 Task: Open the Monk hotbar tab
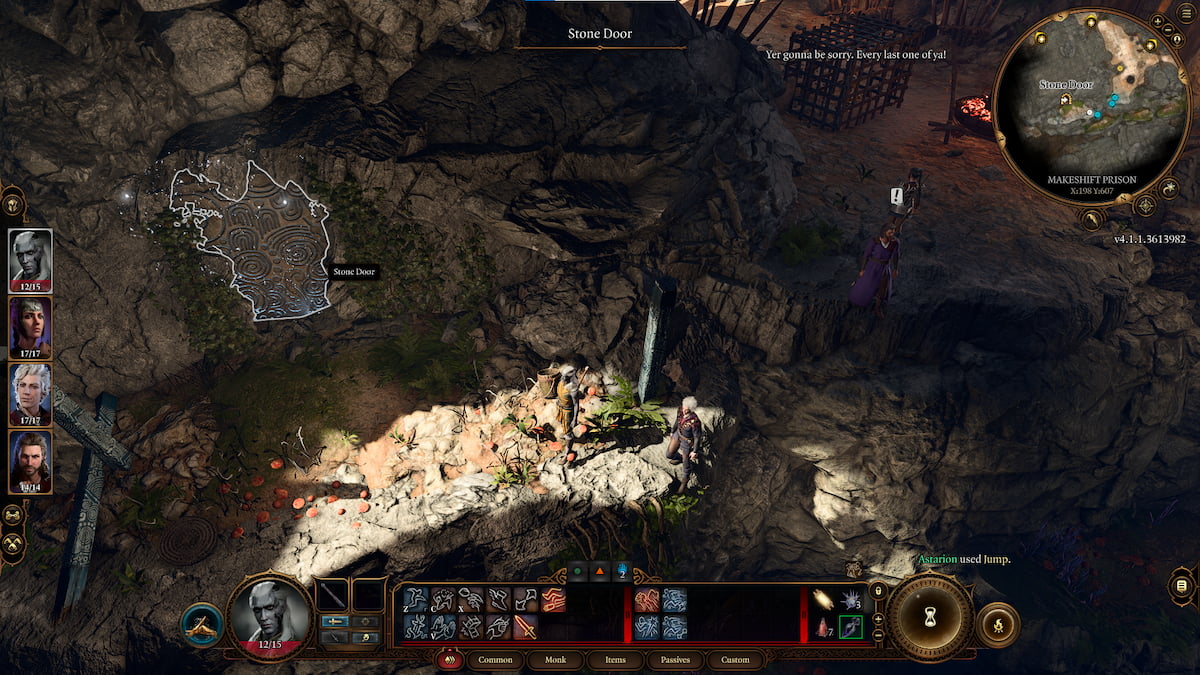(555, 660)
